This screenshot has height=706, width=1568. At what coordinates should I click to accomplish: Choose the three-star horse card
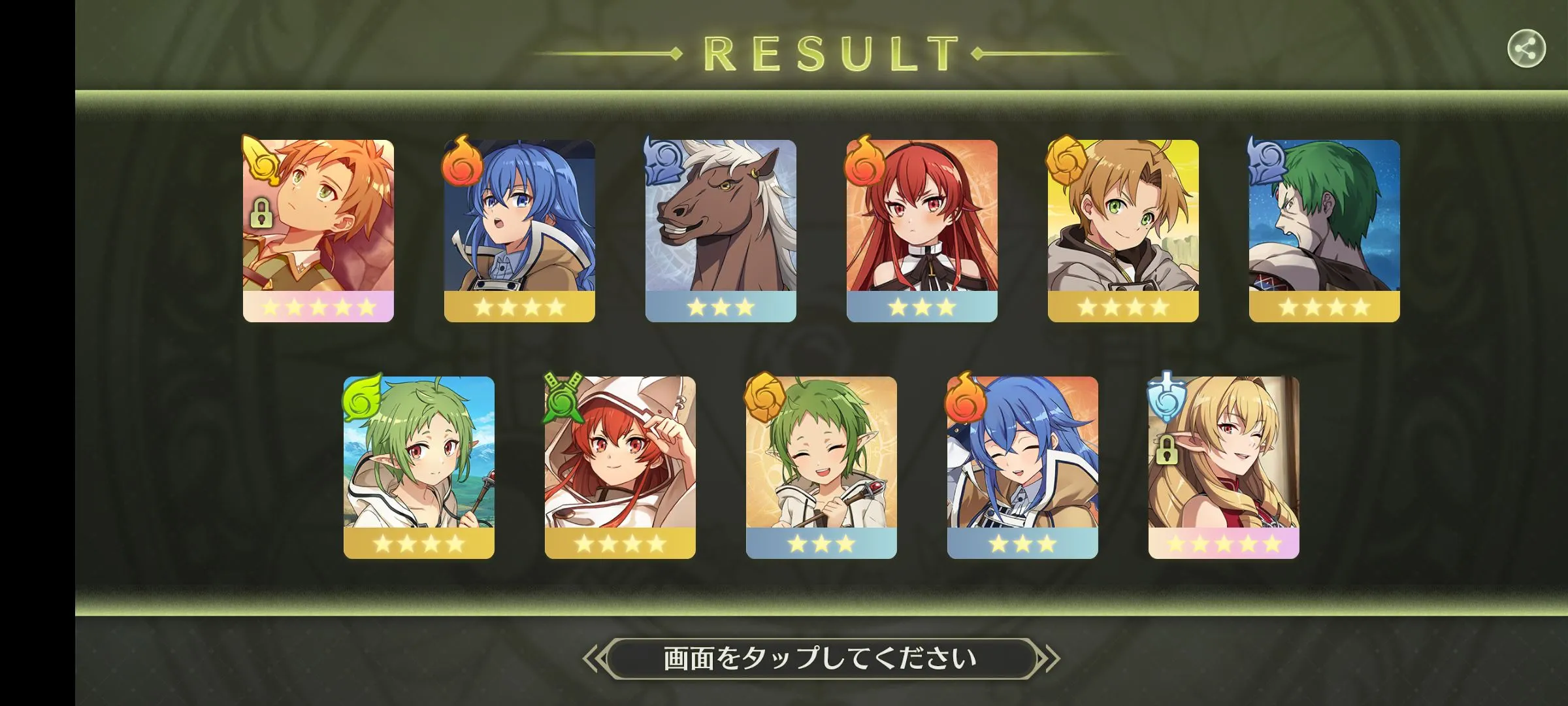click(x=721, y=230)
